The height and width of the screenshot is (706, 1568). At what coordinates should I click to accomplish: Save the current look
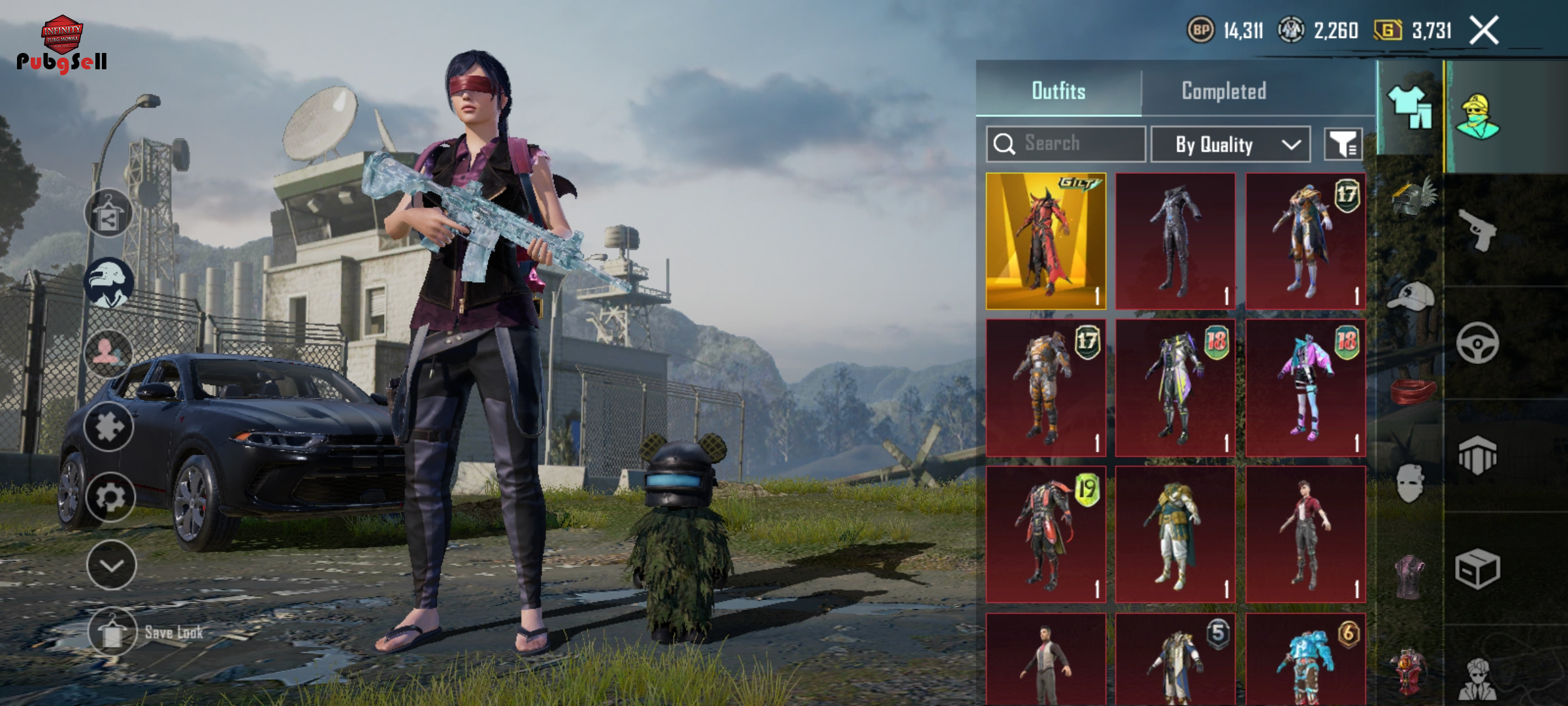tap(112, 633)
